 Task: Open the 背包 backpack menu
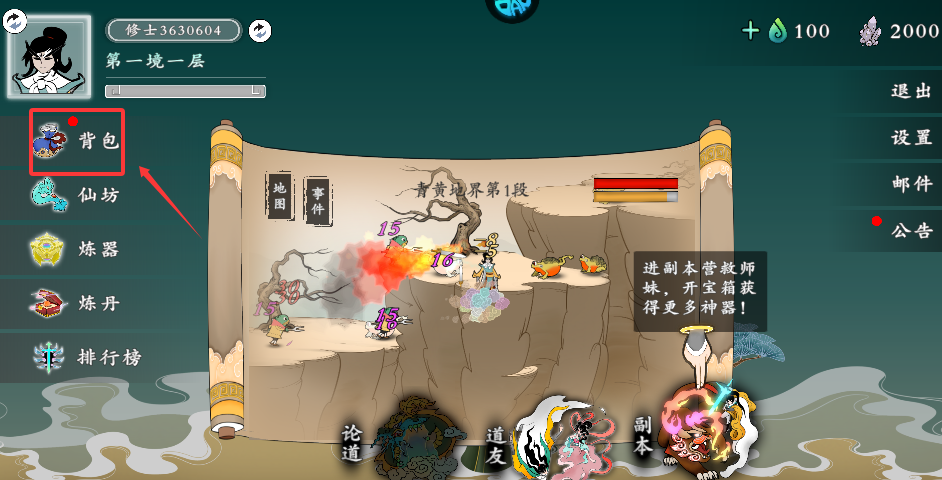(76, 142)
